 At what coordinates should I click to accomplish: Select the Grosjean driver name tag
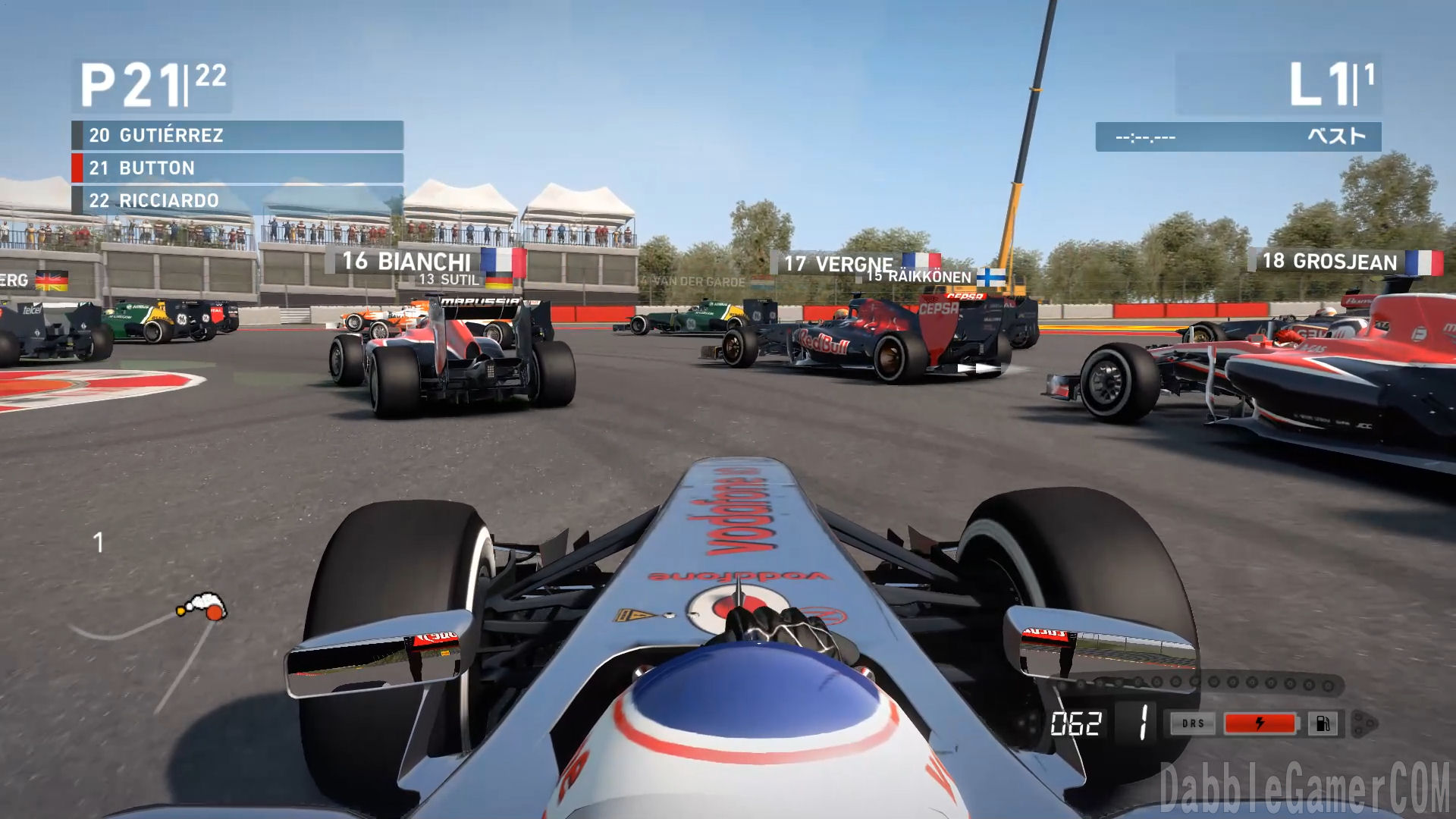[x=1344, y=262]
